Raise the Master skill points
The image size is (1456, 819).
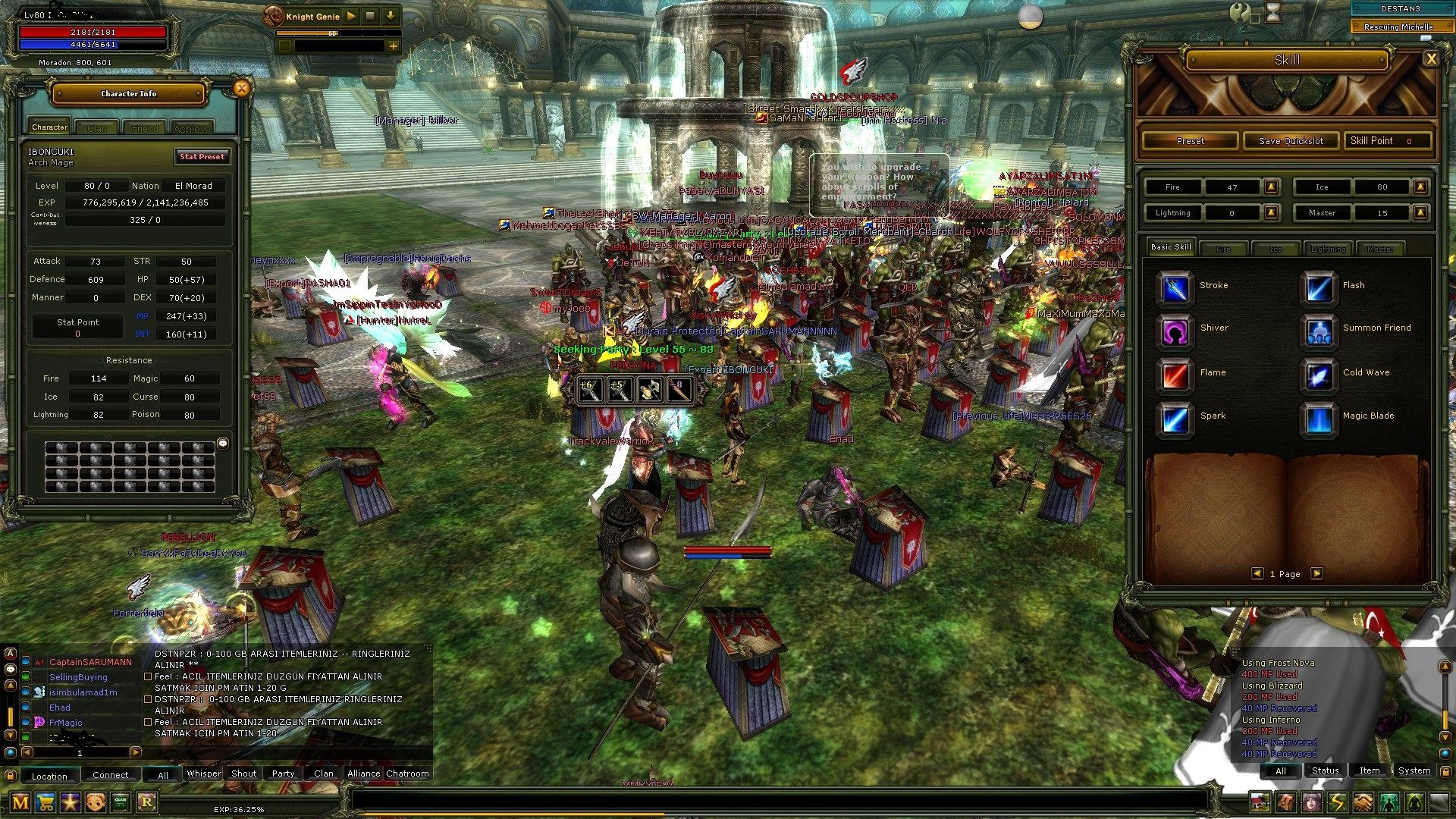click(x=1420, y=213)
